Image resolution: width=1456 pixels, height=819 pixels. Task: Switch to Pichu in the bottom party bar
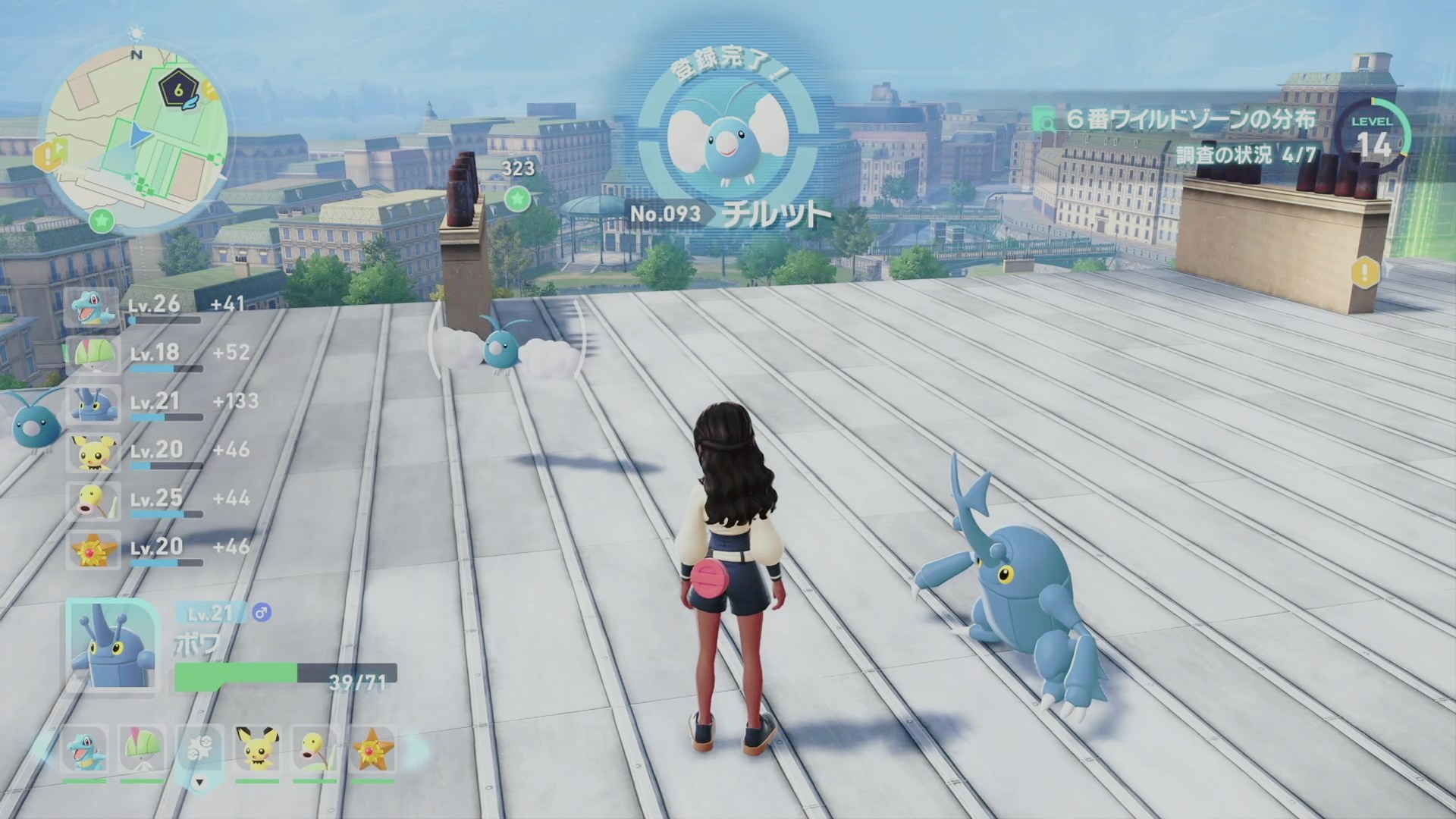click(x=257, y=750)
